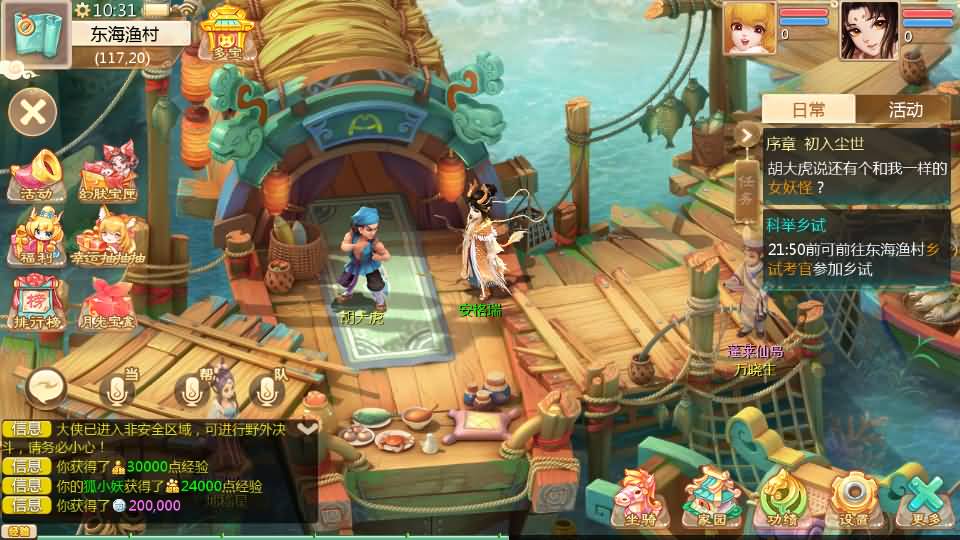Screen dimensions: 960x540
Task: Activate the 帮 guild voice microphone
Action: 194,389
